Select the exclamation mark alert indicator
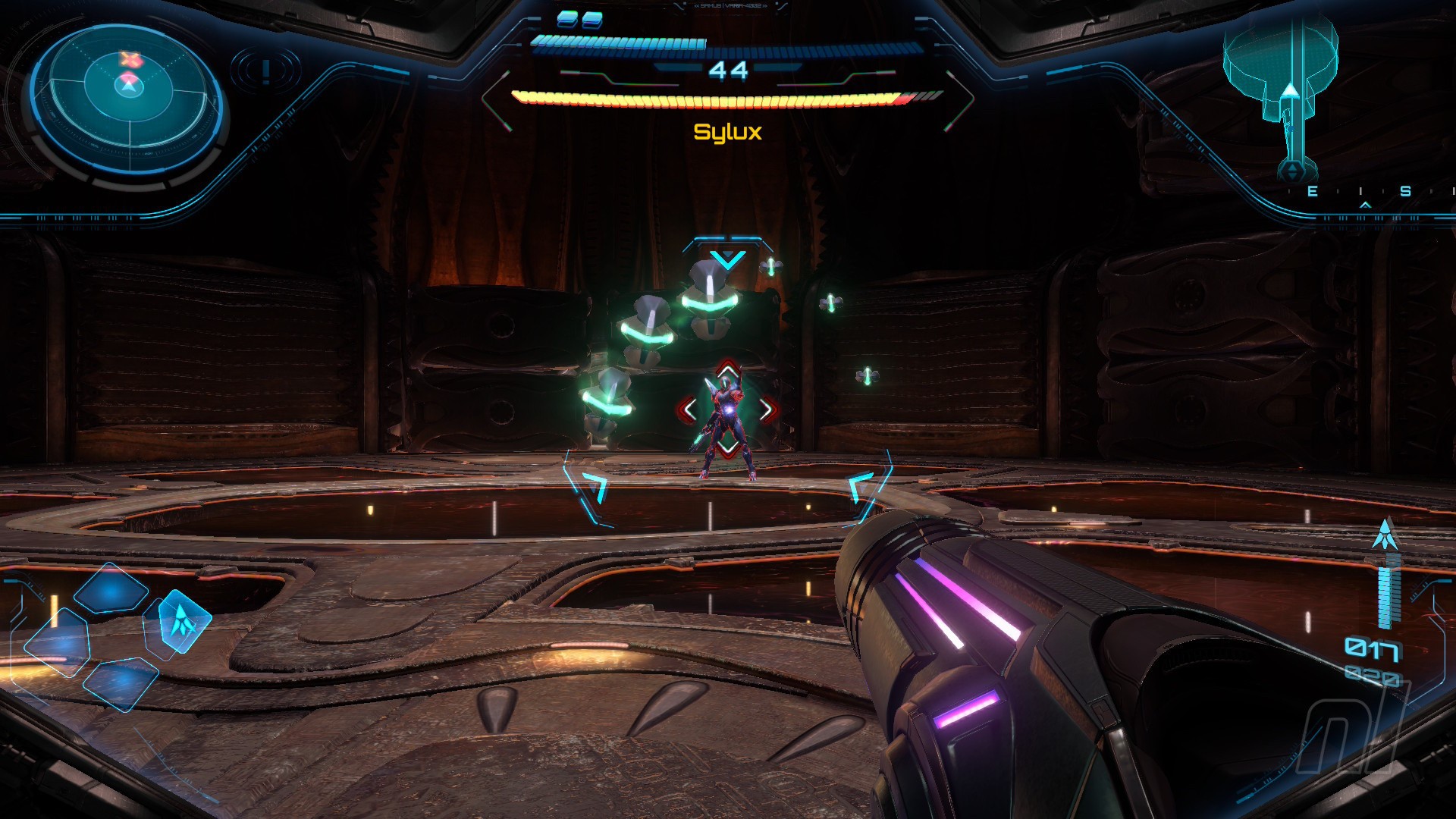 pos(265,71)
